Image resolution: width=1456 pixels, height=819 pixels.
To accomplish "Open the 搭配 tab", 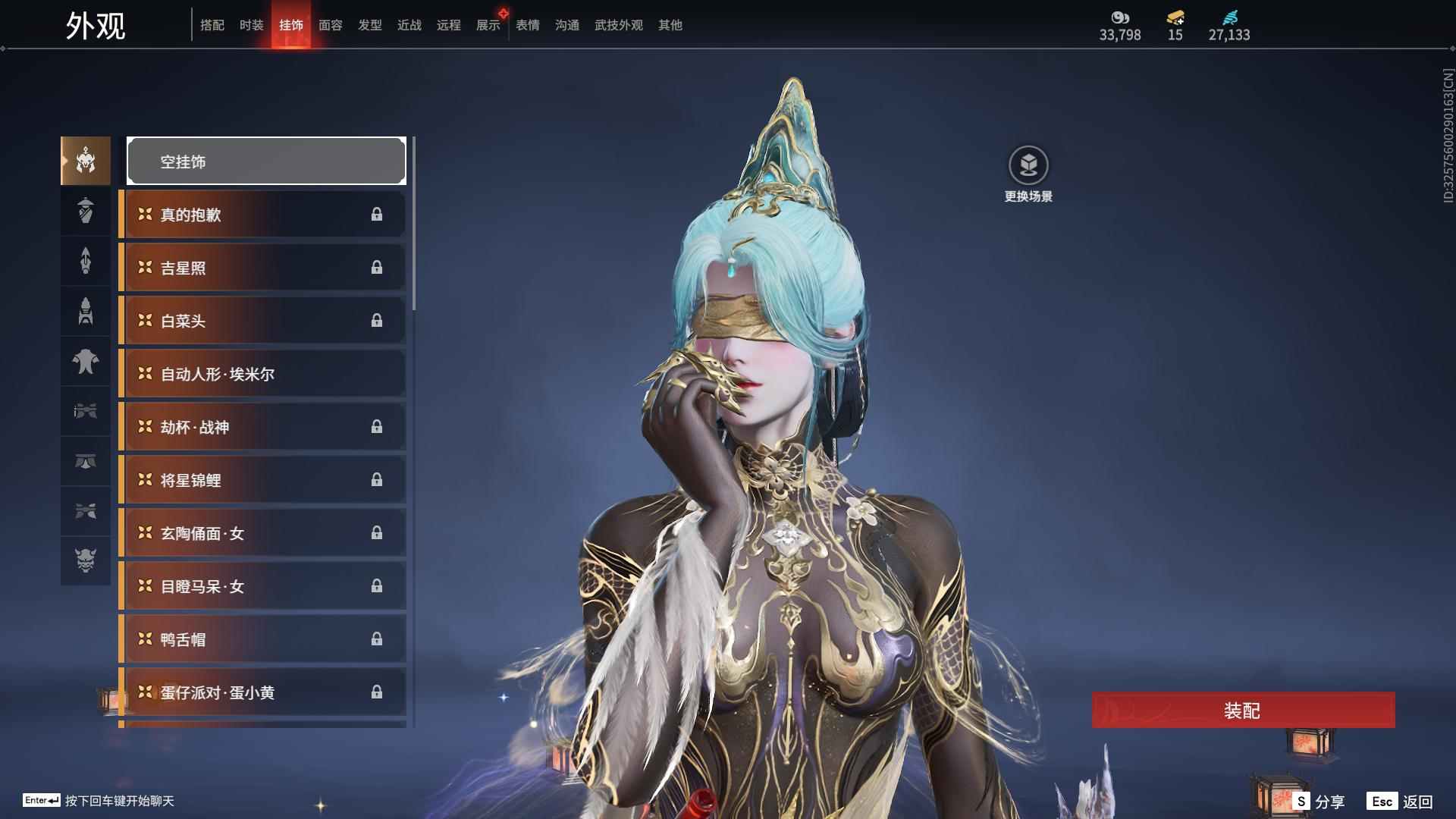I will tap(212, 25).
